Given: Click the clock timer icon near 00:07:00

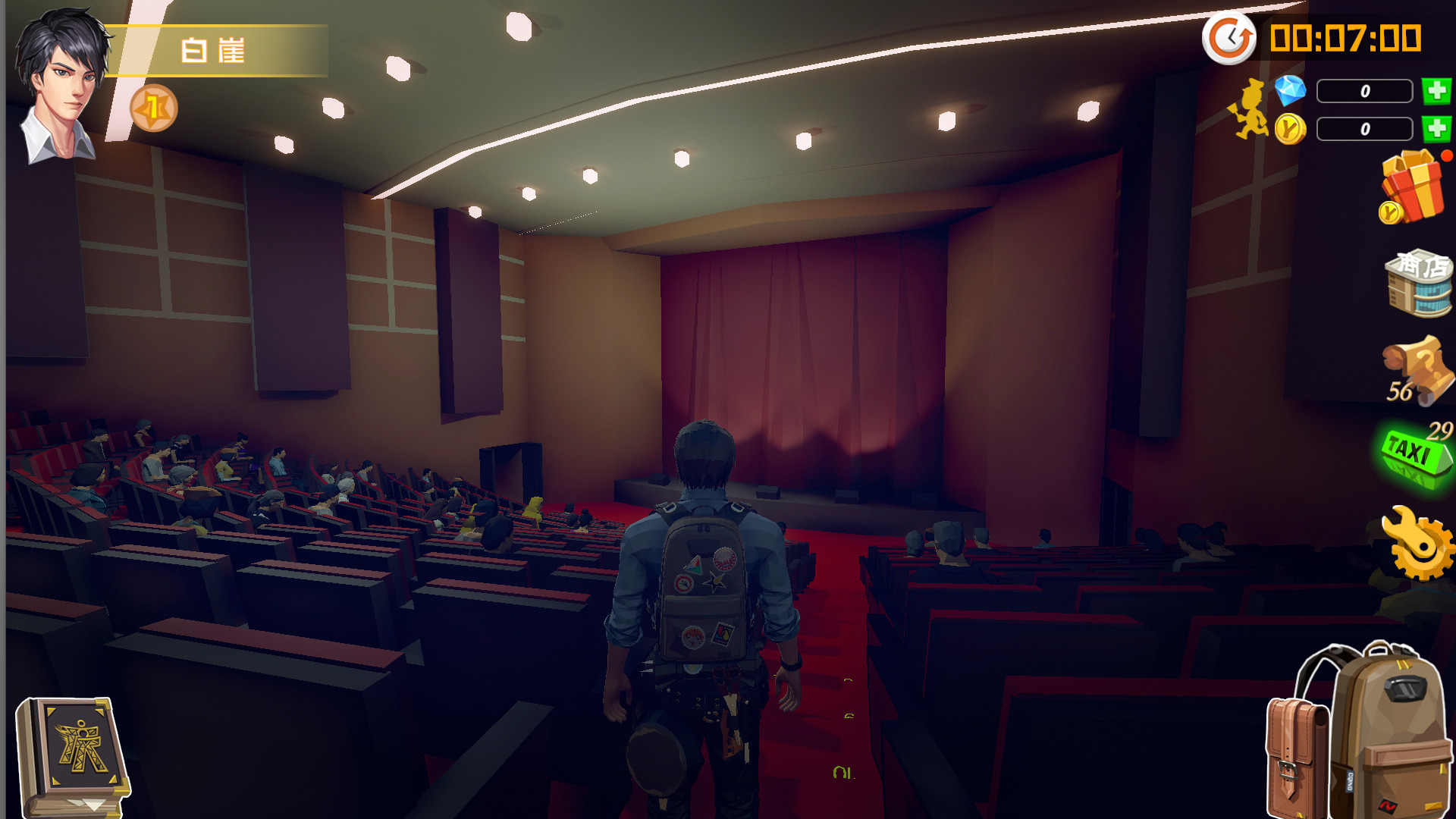Looking at the screenshot, I should coord(1229,37).
